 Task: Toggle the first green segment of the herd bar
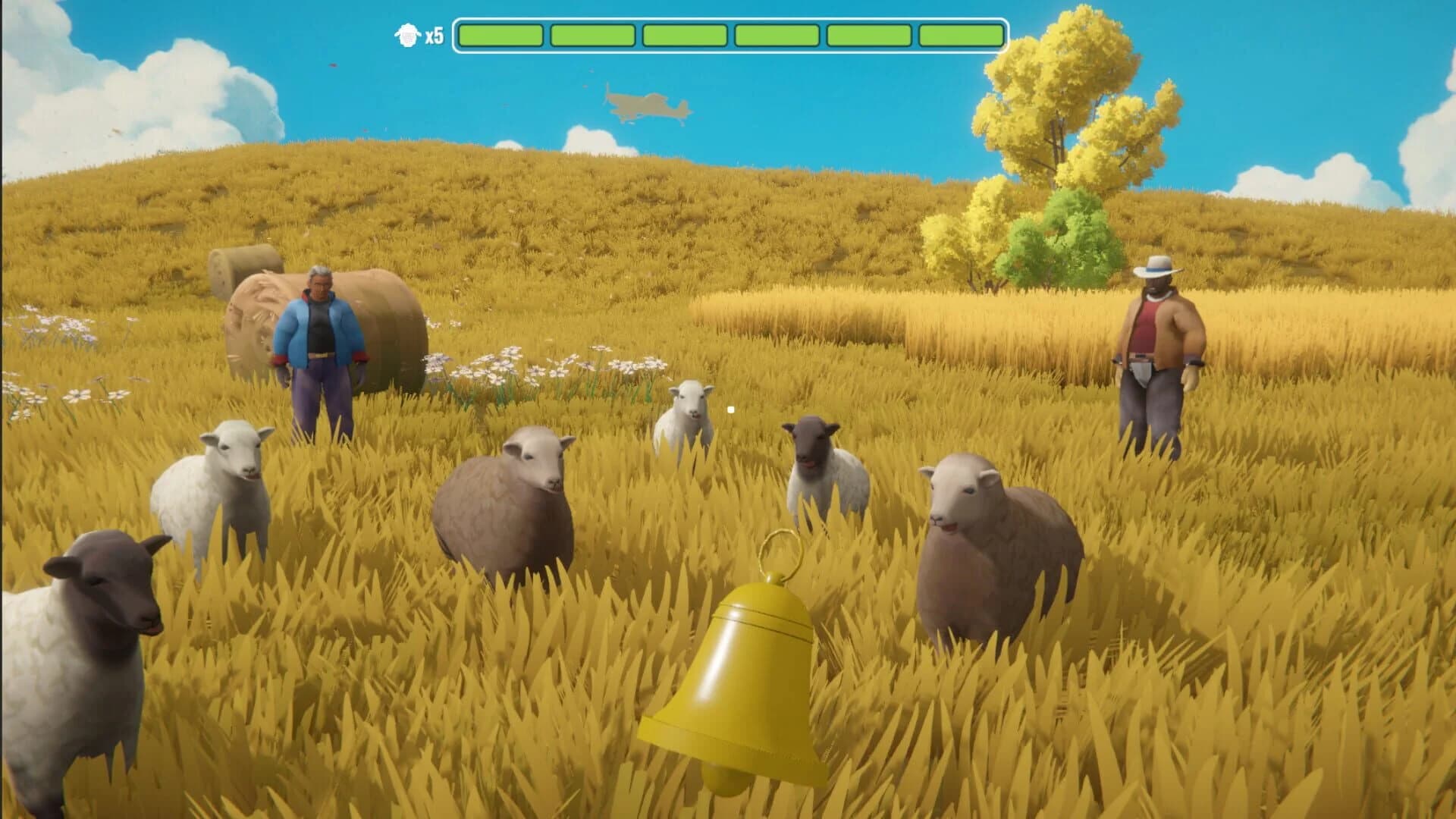(500, 33)
